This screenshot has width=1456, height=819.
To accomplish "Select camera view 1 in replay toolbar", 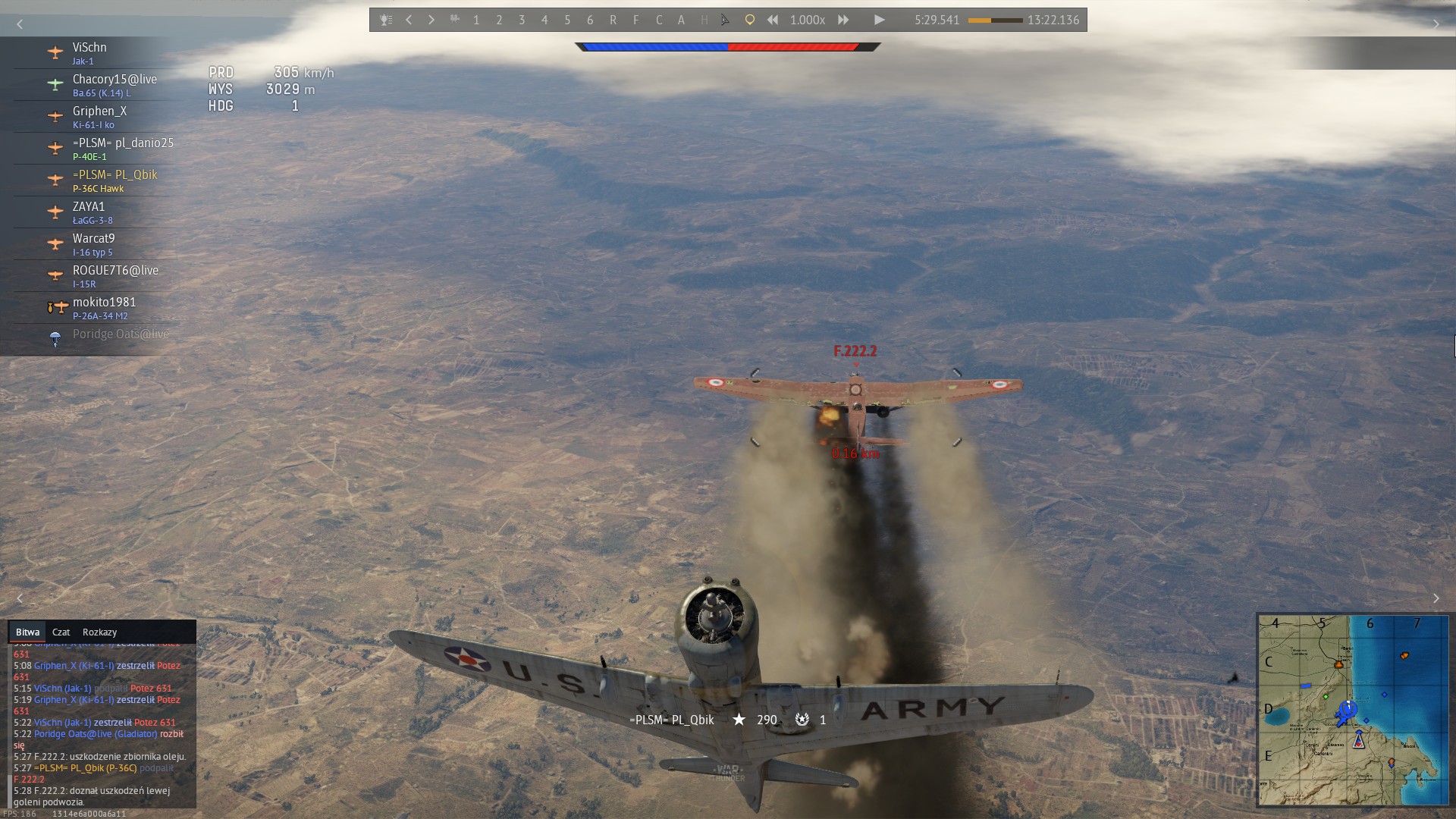I will tap(476, 20).
